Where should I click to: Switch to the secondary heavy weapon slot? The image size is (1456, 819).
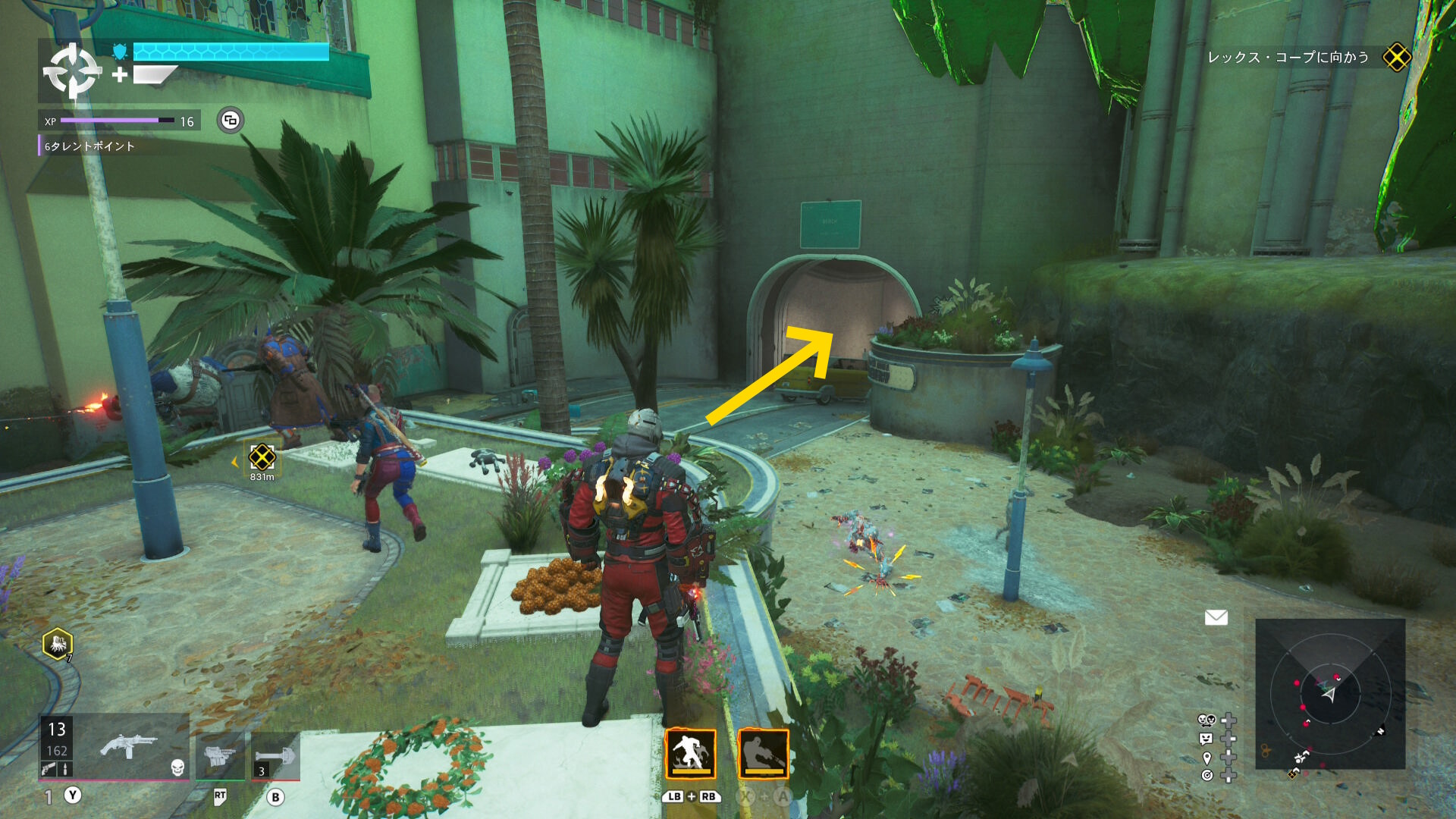pyautogui.click(x=220, y=755)
